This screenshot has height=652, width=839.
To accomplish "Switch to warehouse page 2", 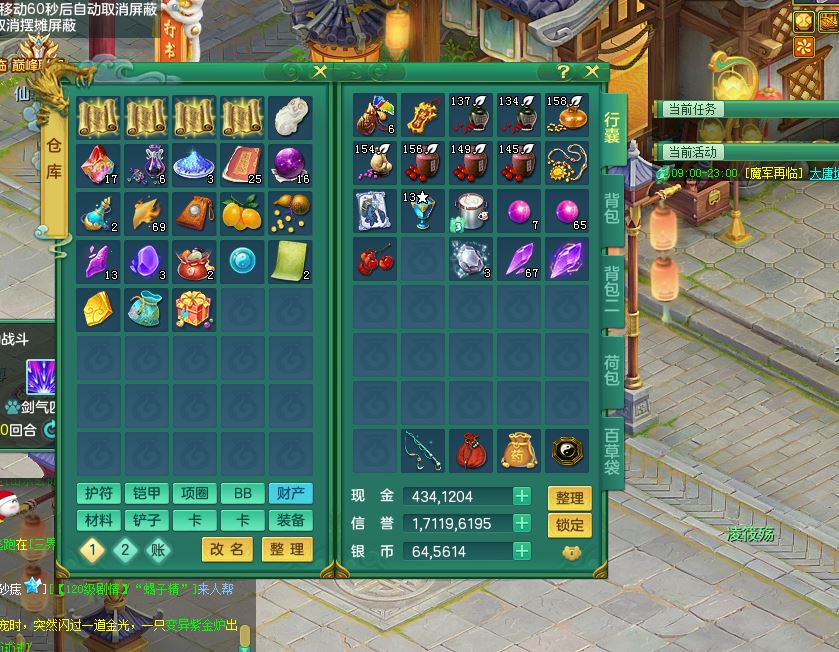I will click(125, 549).
